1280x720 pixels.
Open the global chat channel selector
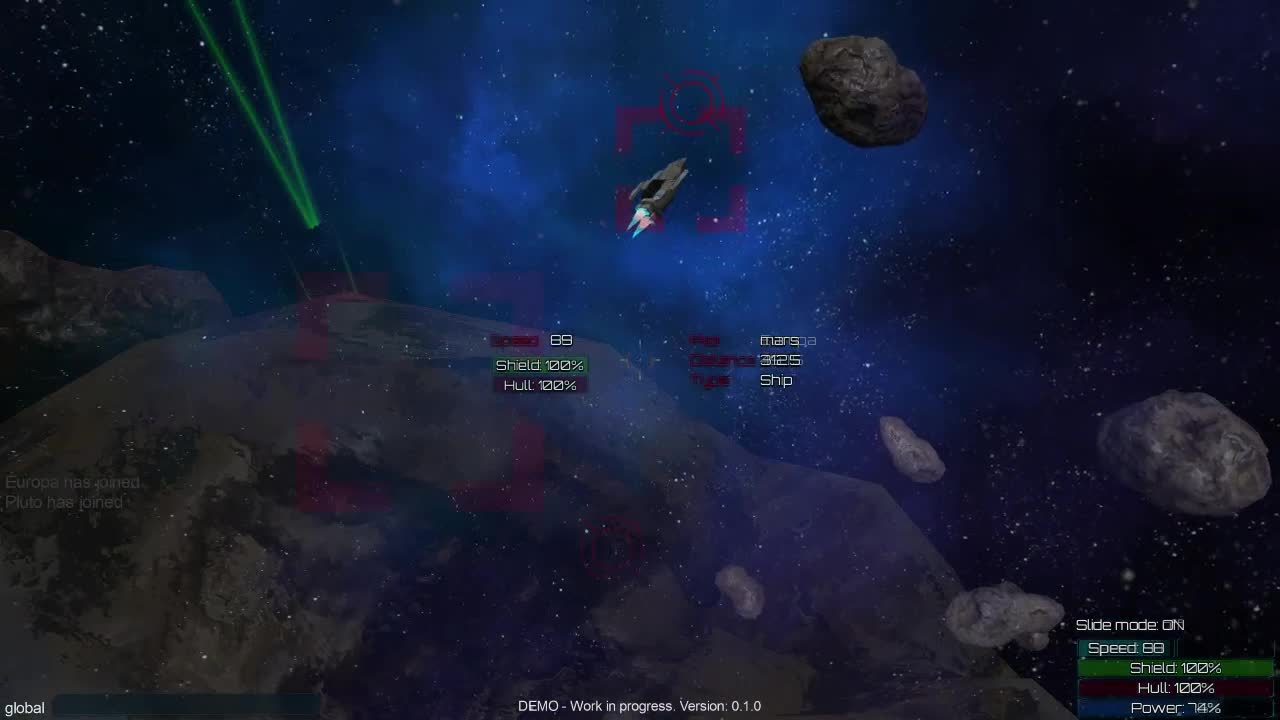tap(27, 707)
